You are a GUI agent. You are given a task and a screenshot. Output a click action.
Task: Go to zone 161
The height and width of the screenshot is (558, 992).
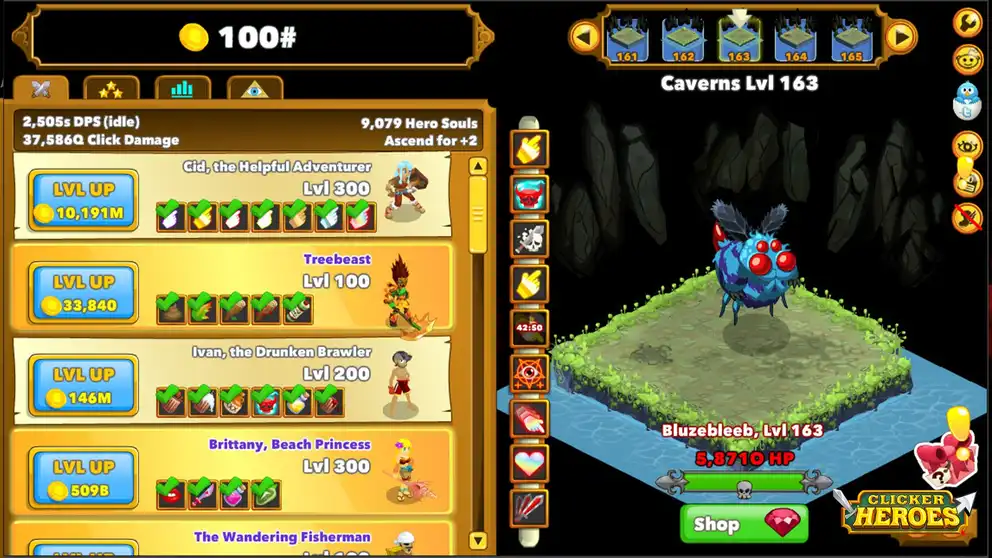[627, 40]
